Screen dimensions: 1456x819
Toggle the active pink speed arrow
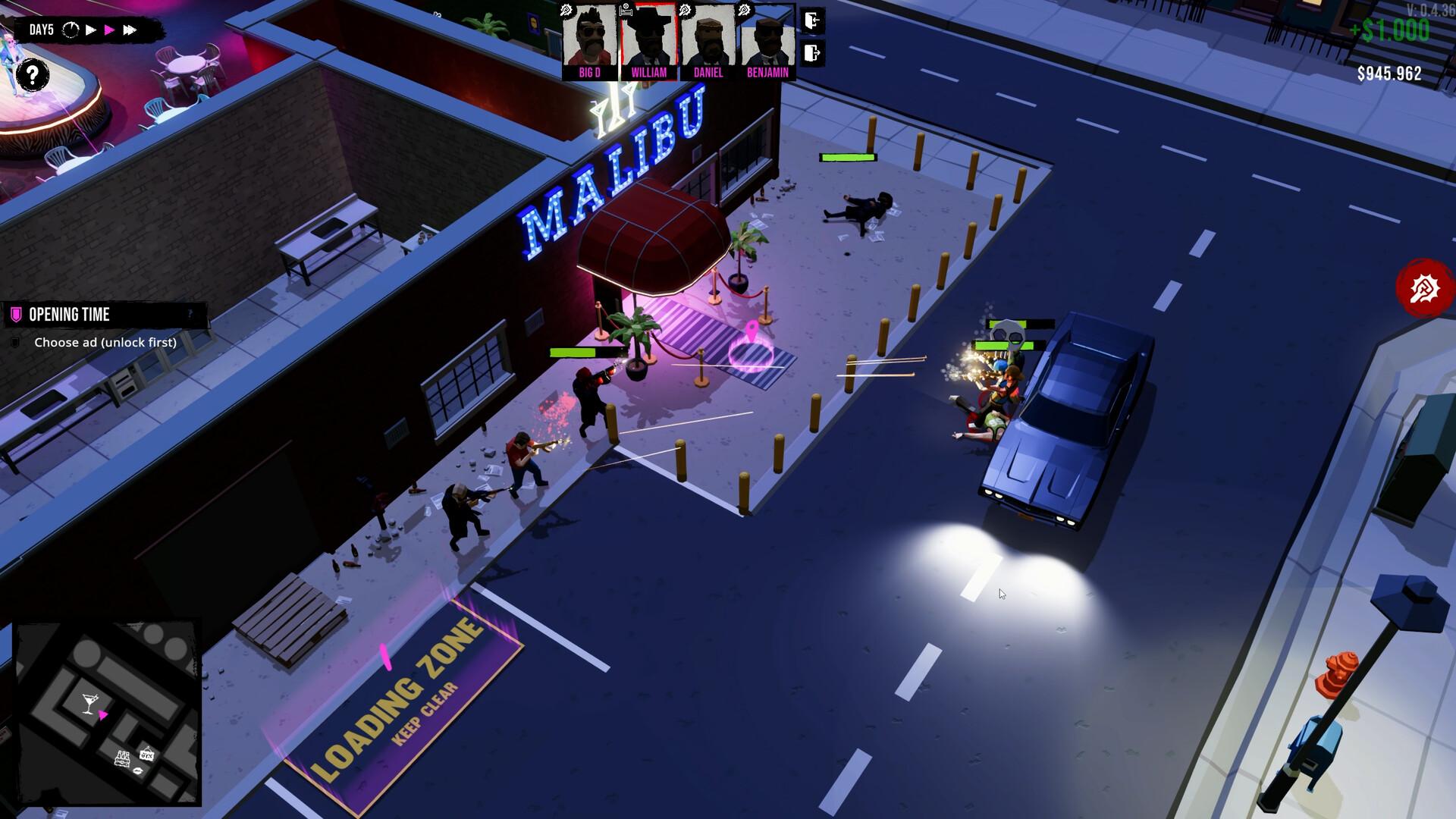tap(110, 30)
